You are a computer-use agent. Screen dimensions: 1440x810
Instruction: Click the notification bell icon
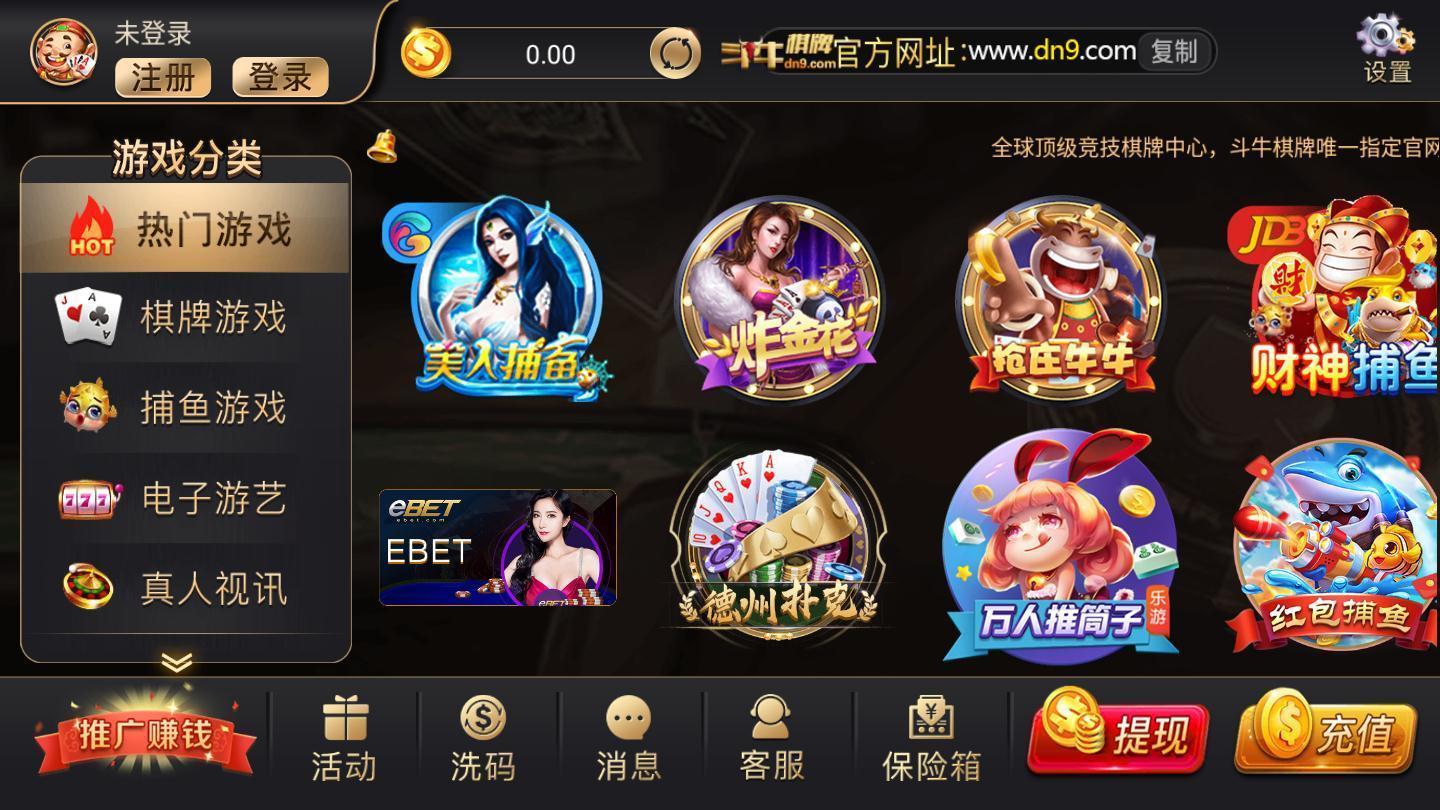pyautogui.click(x=380, y=146)
